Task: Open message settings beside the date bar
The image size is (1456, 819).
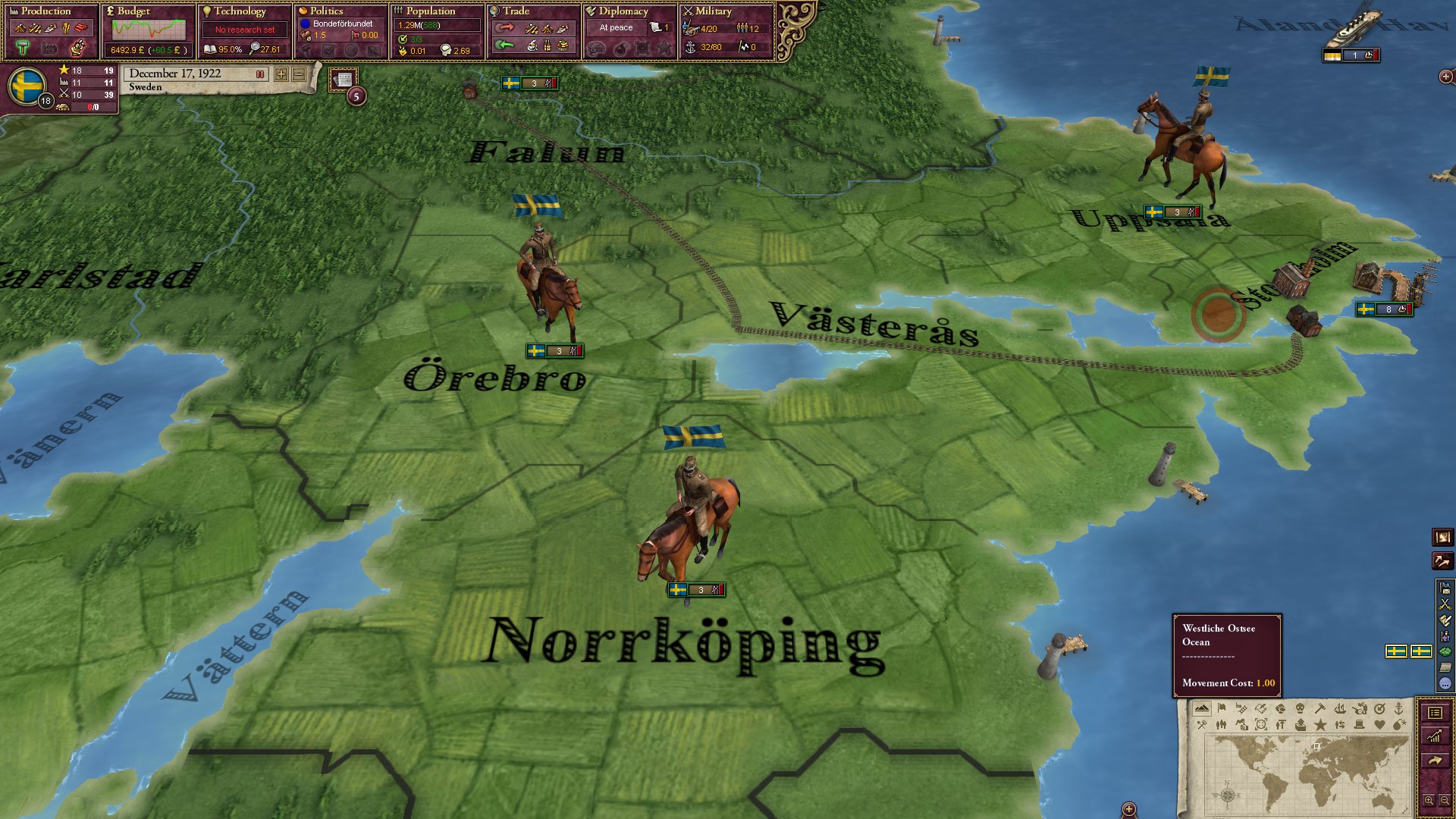Action: tap(344, 79)
